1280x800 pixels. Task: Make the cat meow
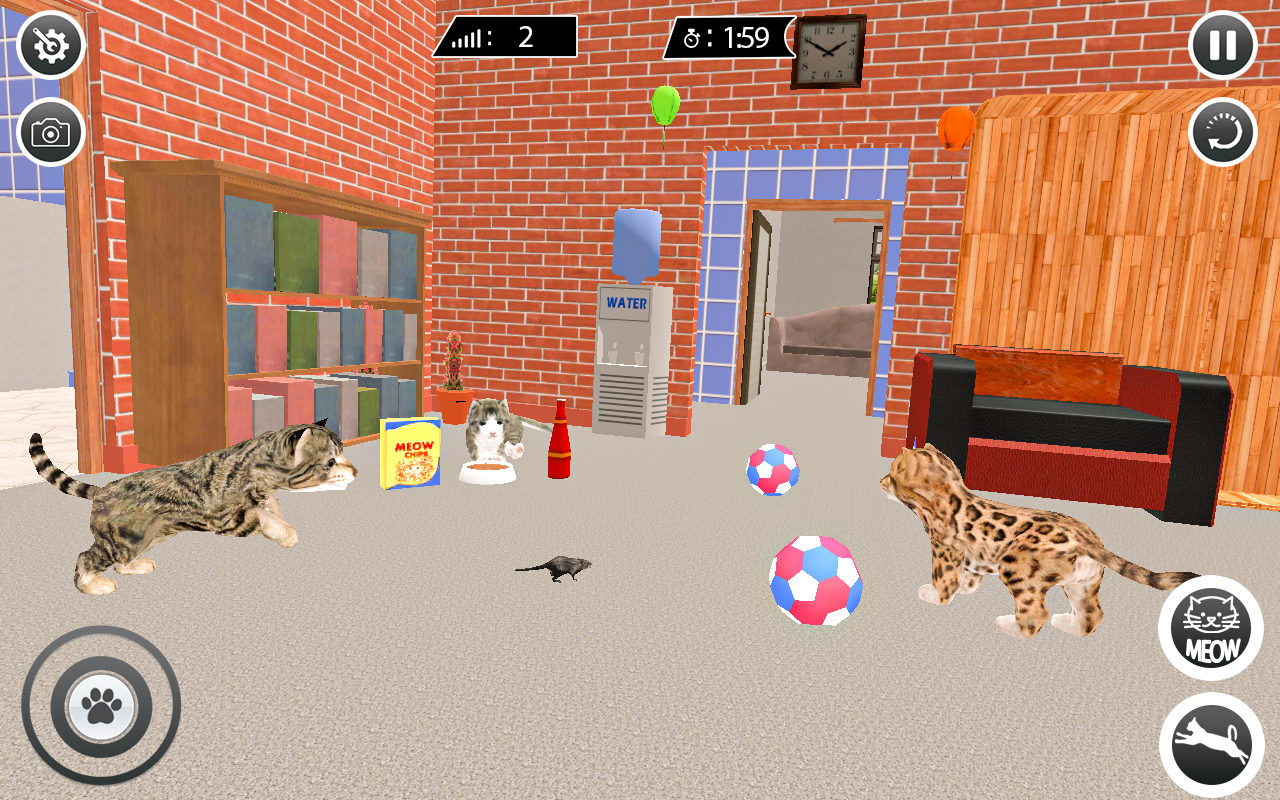click(x=1211, y=628)
